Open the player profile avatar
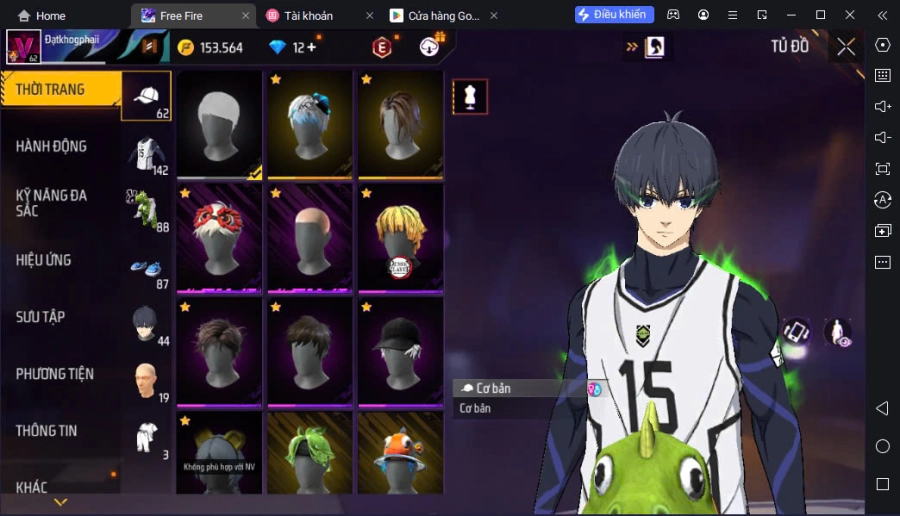The width and height of the screenshot is (900, 516). [23, 47]
